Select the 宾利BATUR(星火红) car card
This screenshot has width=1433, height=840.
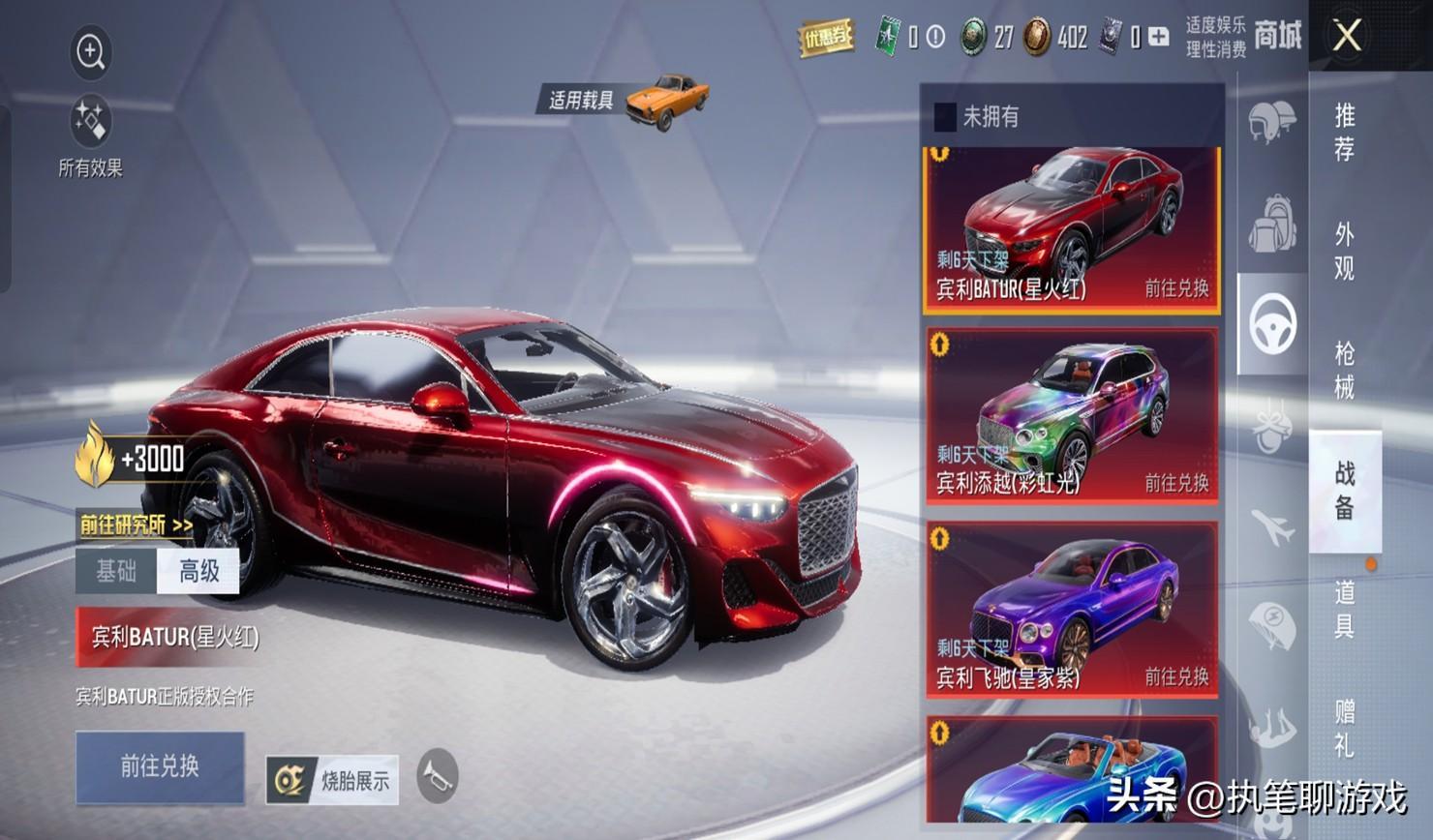(x=1072, y=229)
